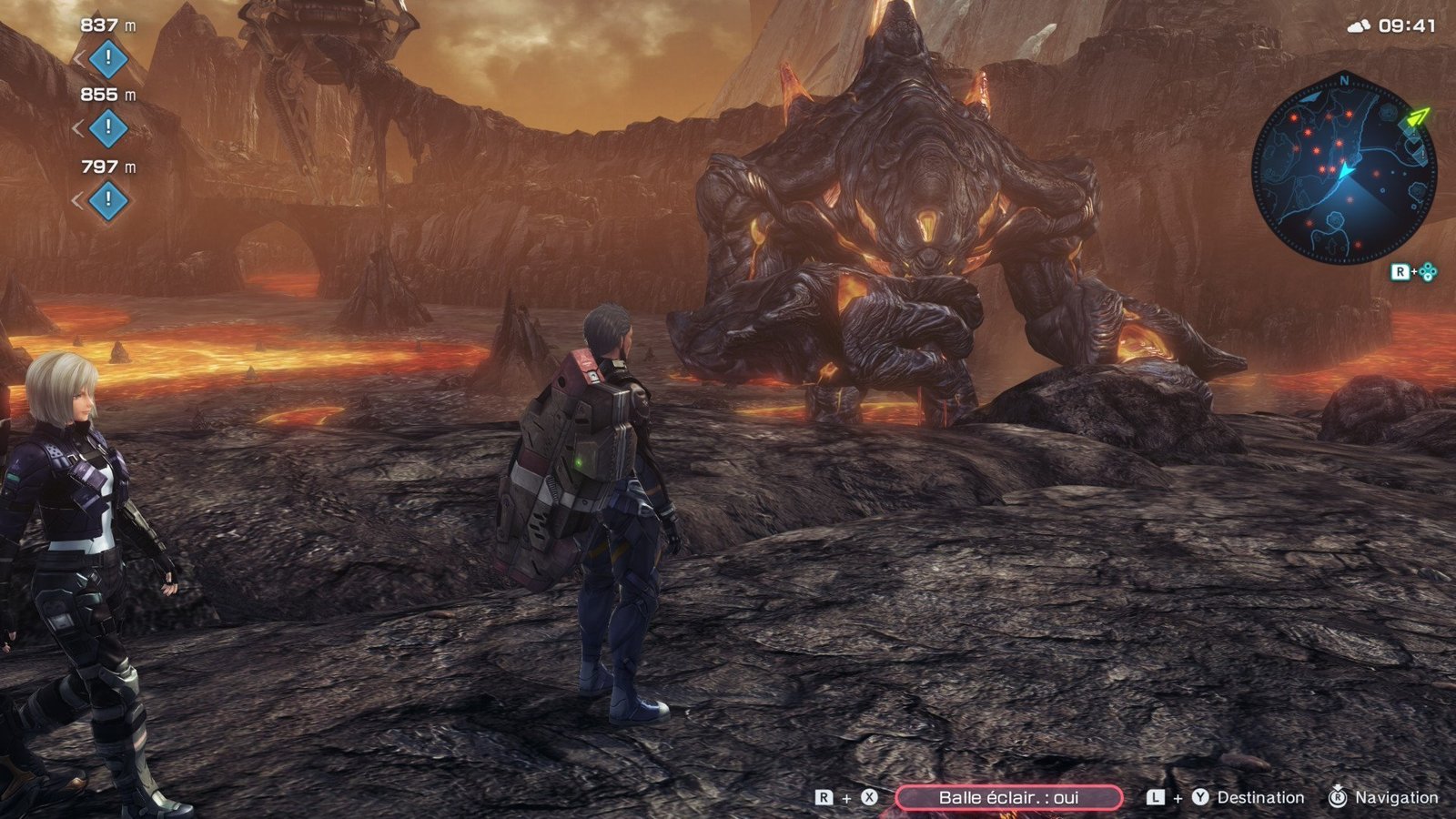Toggle the Balle éclair option
The width and height of the screenshot is (1456, 819).
point(1008,798)
